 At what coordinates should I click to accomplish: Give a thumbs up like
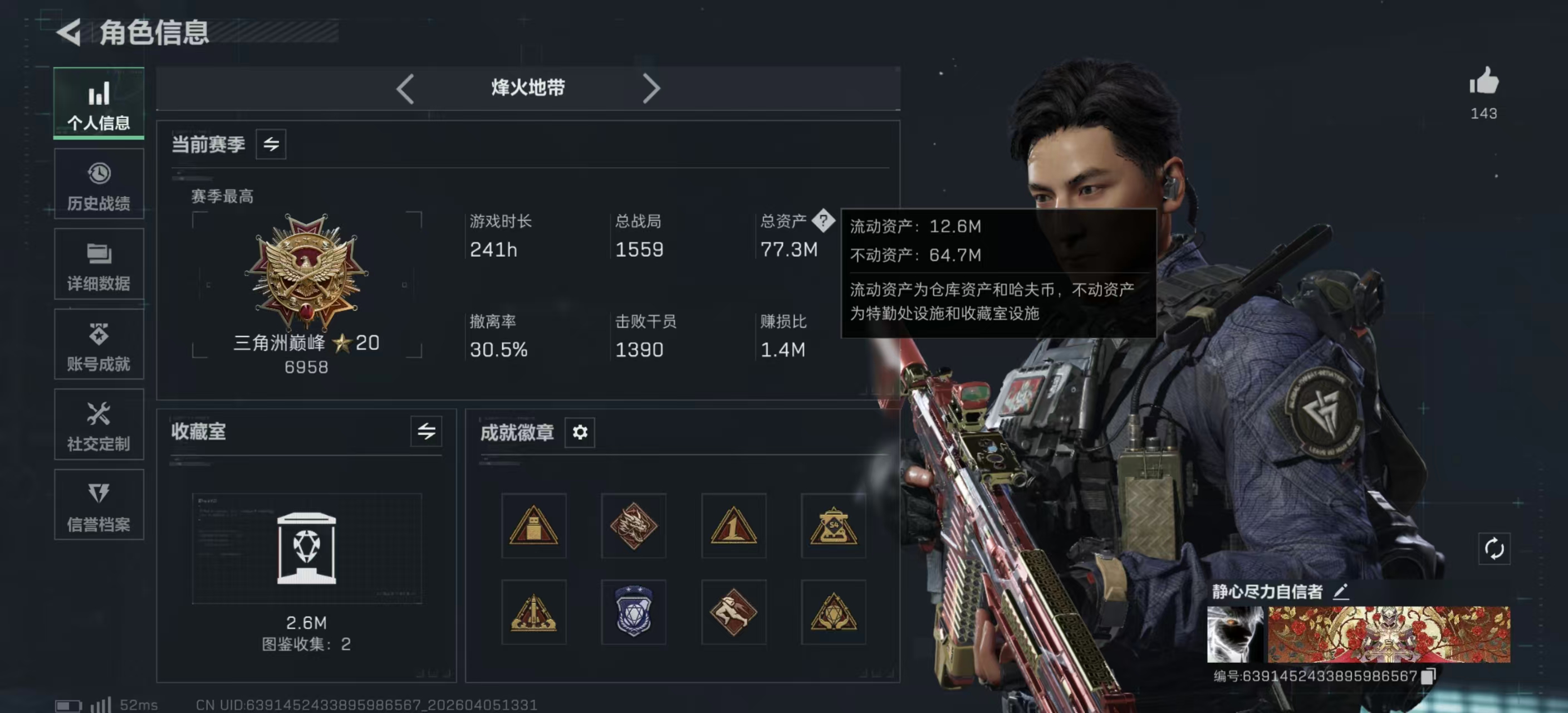coord(1484,83)
